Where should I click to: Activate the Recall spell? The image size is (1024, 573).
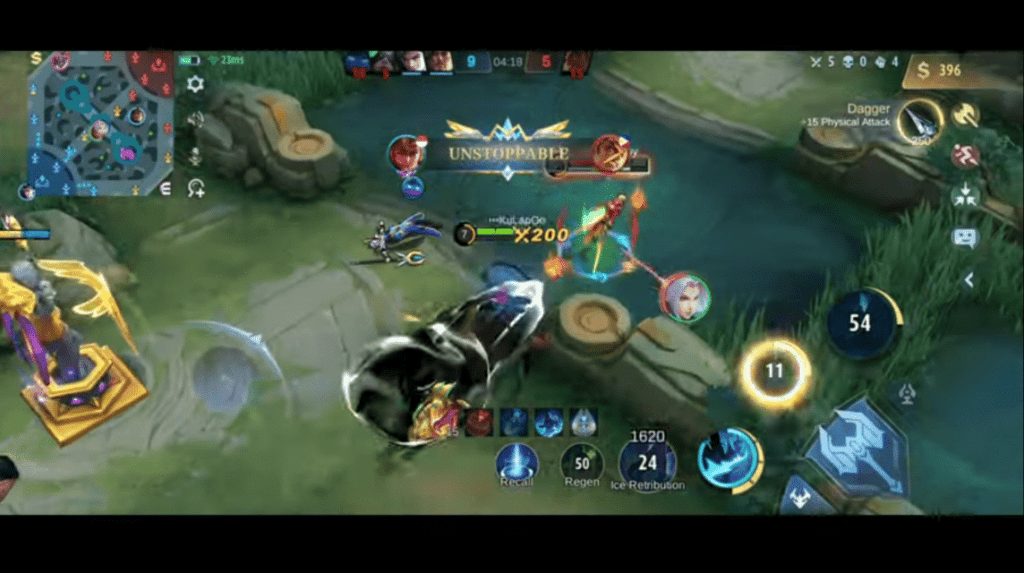tap(517, 462)
